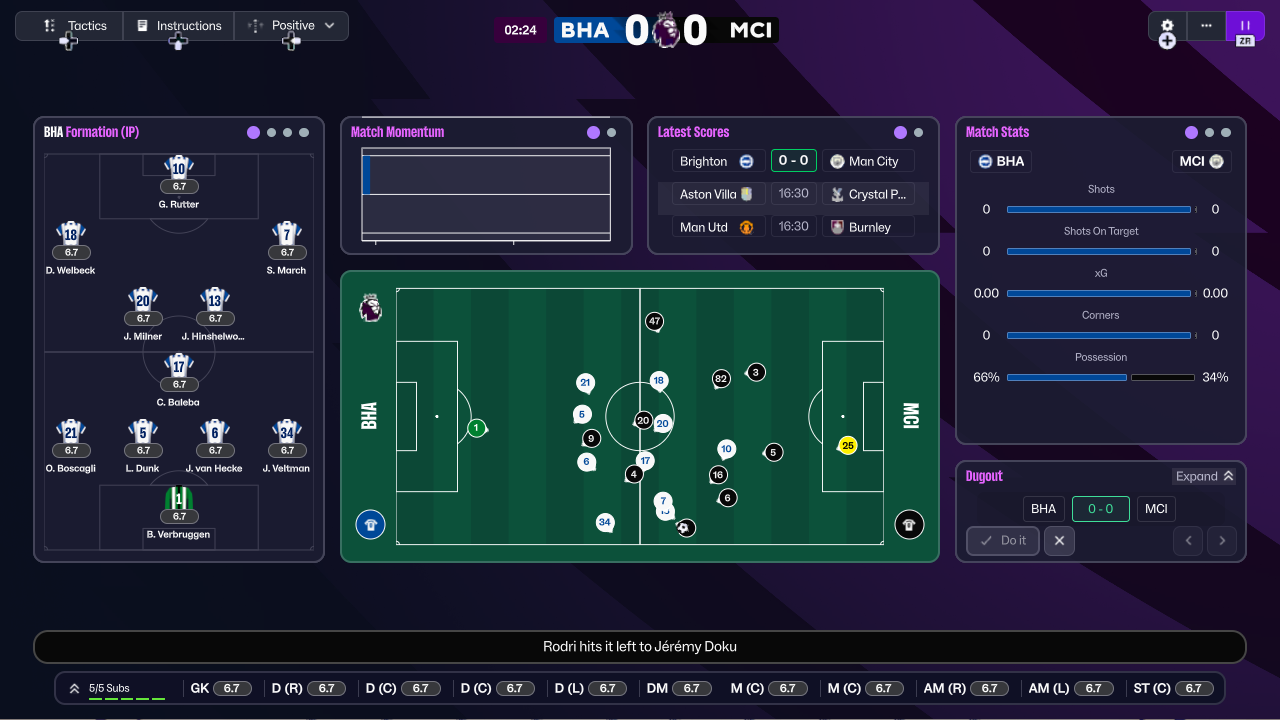The width and height of the screenshot is (1280, 720).
Task: Open the Positive mentality dropdown
Action: point(291,25)
